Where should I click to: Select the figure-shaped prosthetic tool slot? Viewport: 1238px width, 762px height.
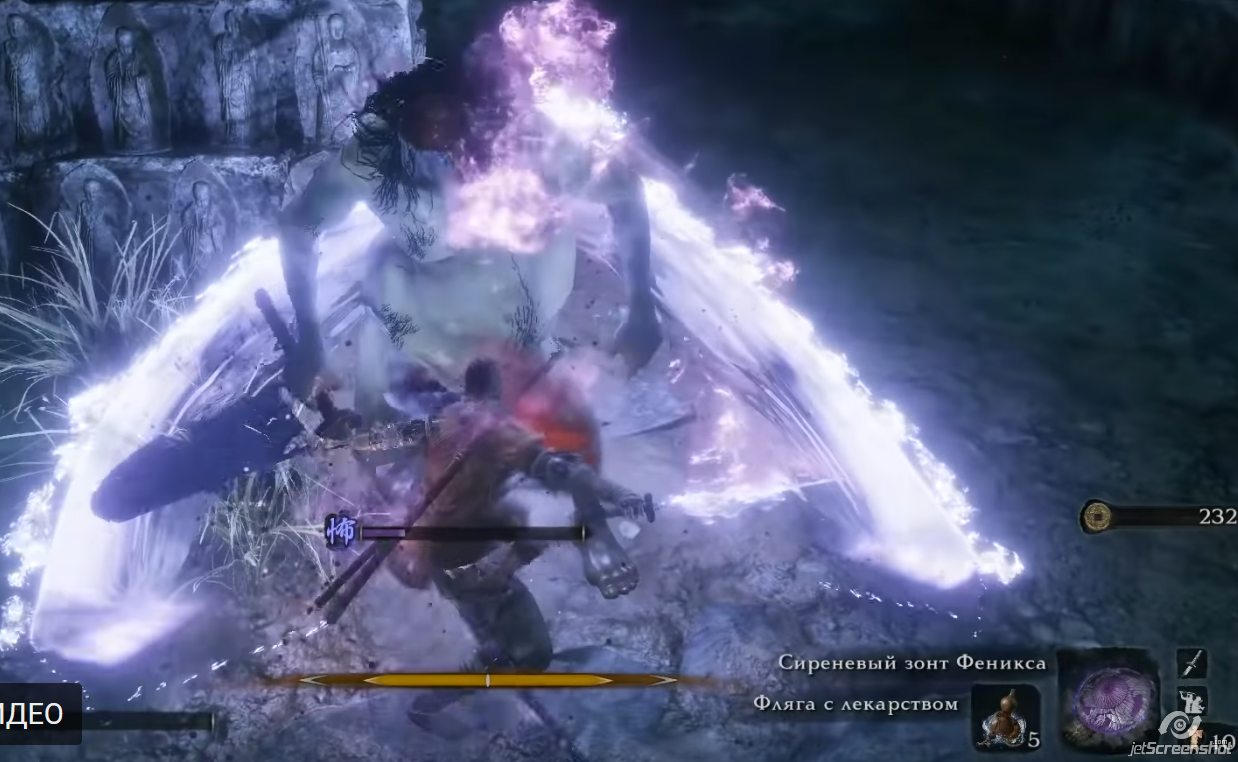pos(1192,699)
